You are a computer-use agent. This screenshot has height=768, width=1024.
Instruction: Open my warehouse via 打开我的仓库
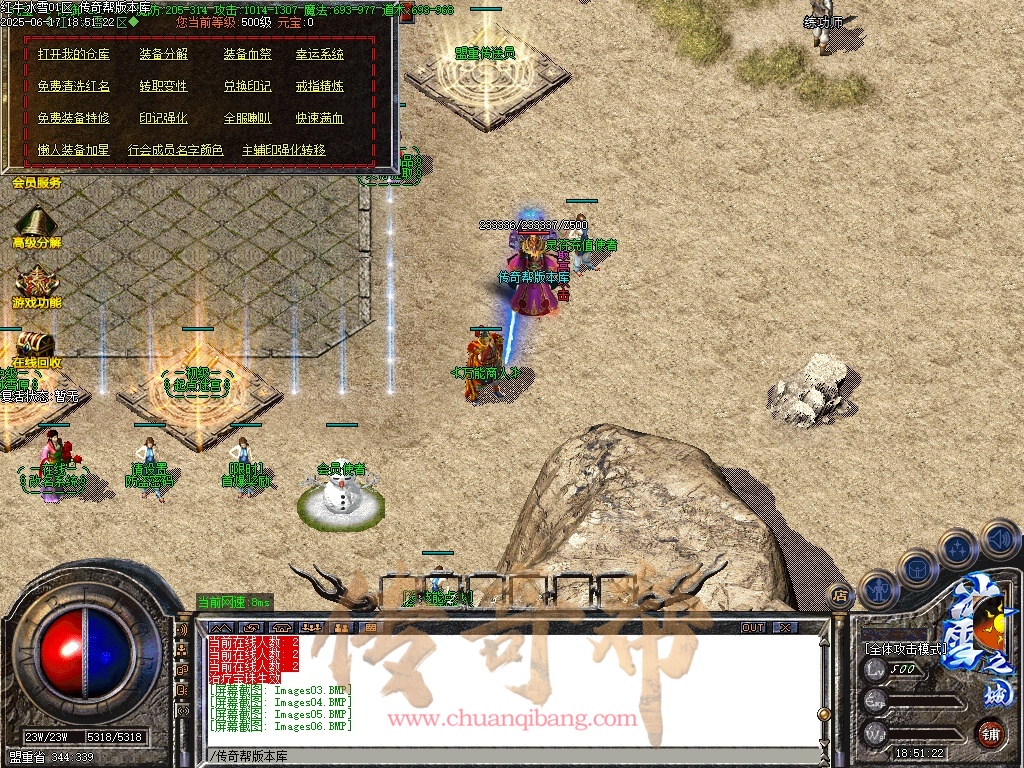[x=74, y=54]
